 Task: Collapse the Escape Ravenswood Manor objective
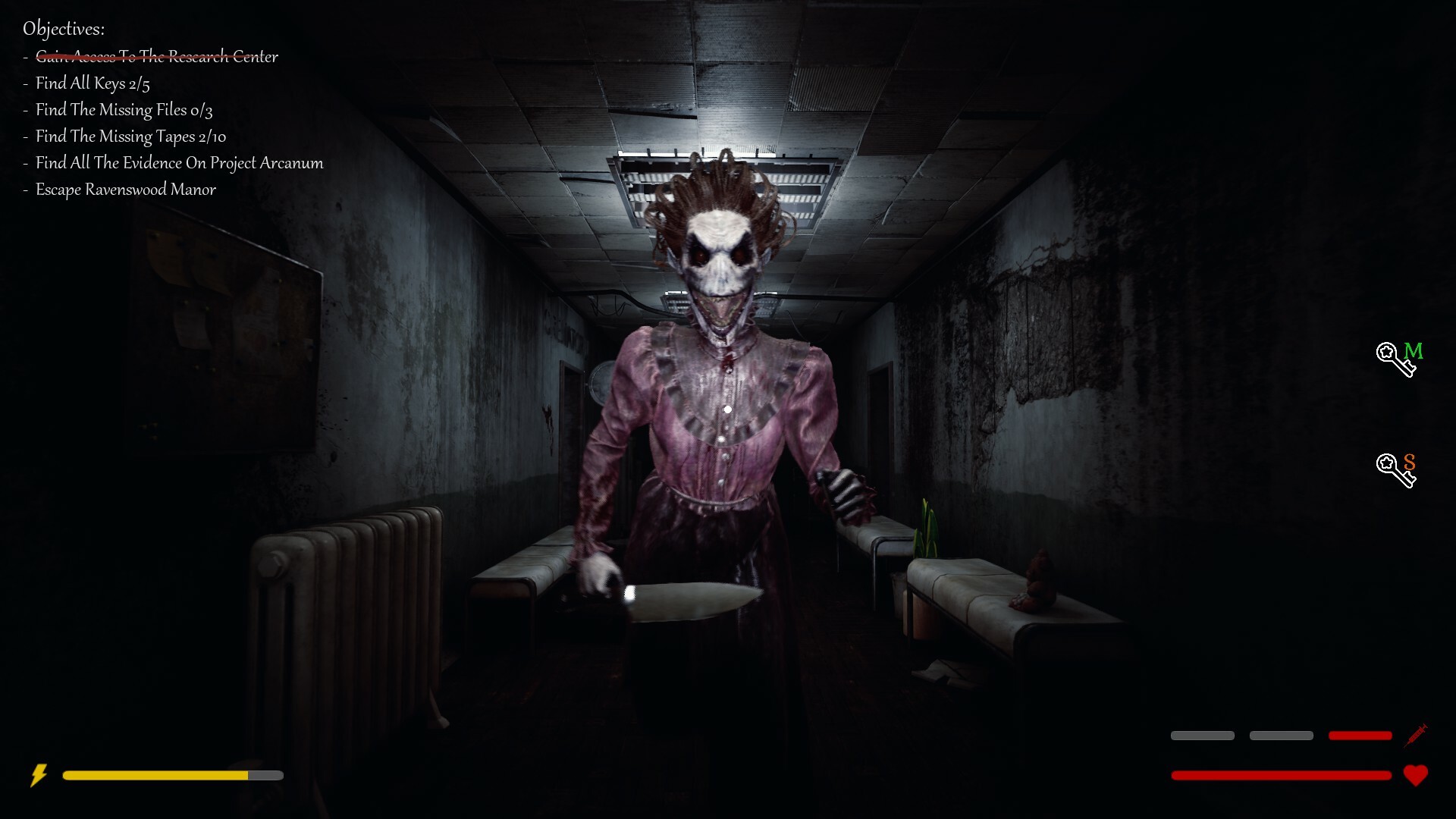[124, 190]
